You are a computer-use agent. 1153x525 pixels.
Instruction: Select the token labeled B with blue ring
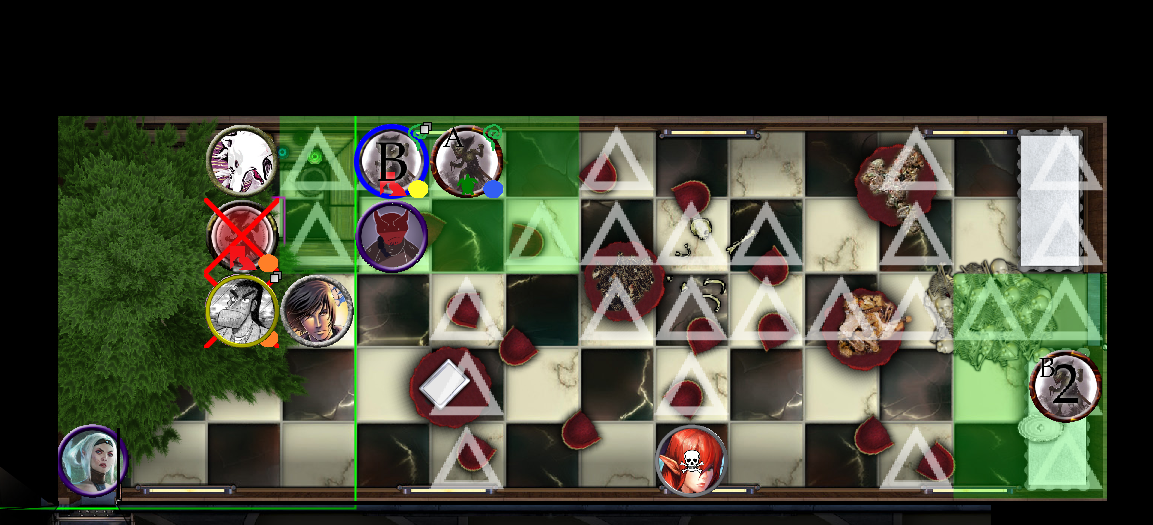392,161
